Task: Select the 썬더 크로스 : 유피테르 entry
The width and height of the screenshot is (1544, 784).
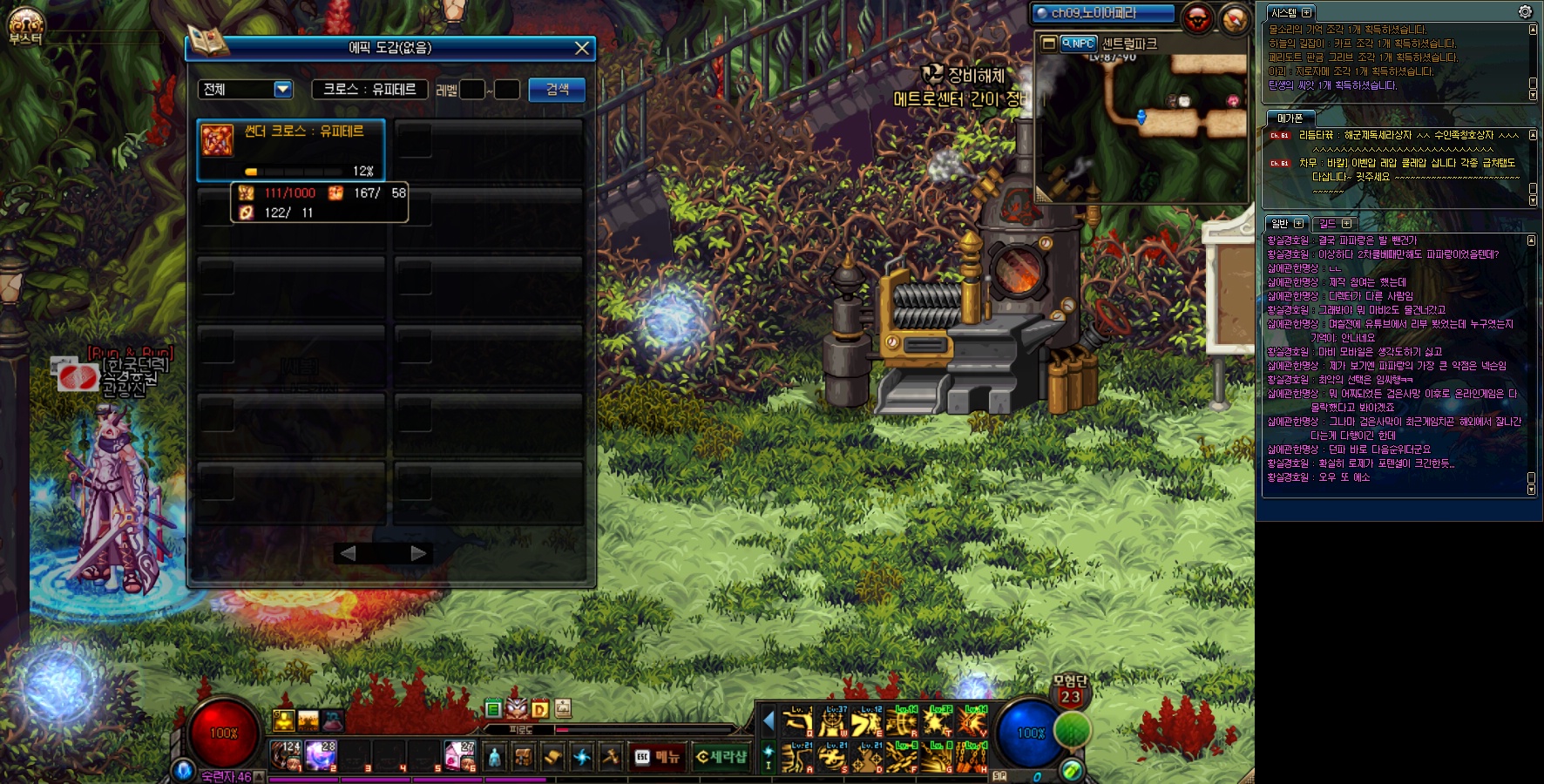Action: (x=291, y=150)
